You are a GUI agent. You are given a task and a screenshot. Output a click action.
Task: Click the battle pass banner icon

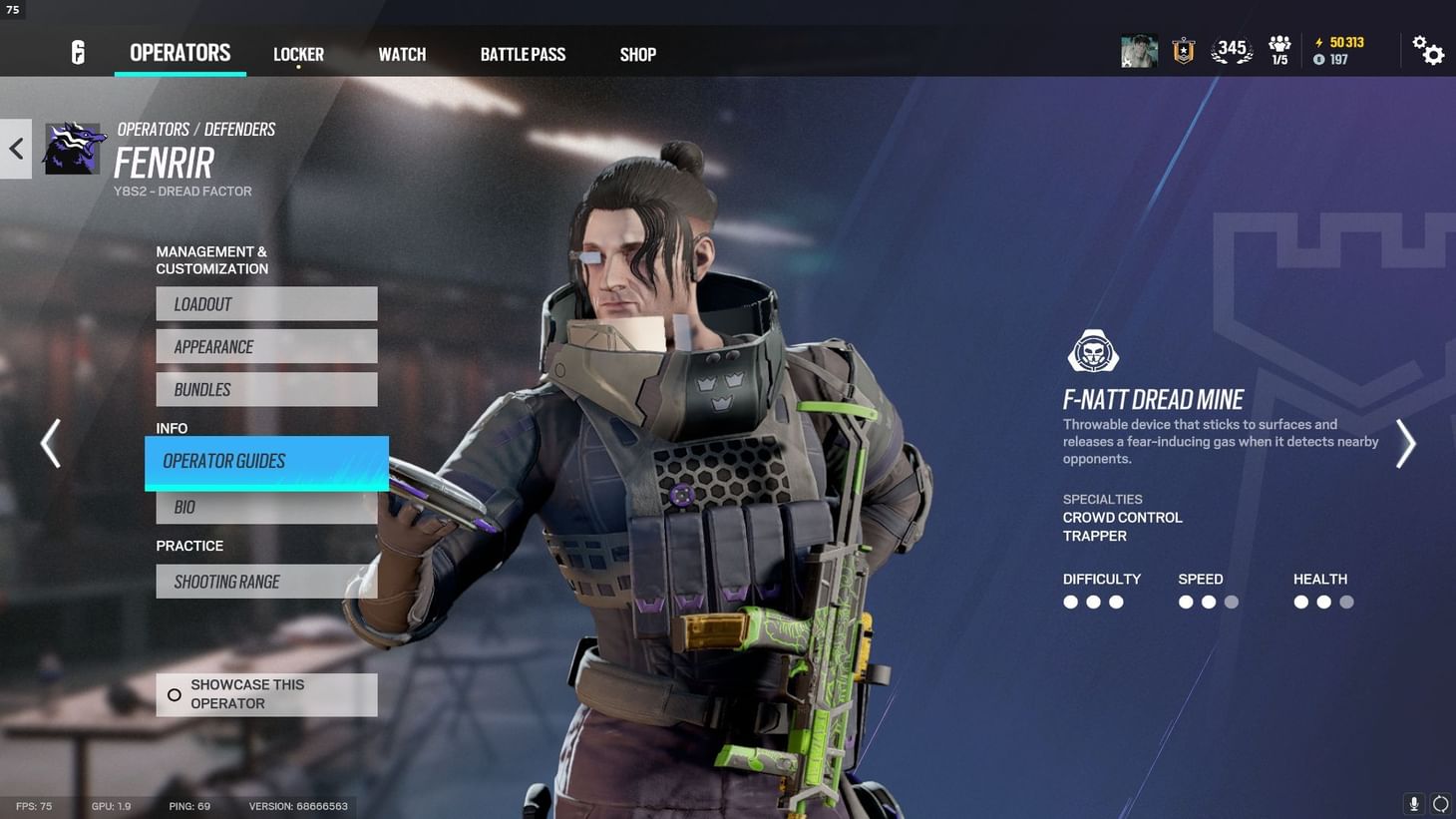click(1183, 49)
